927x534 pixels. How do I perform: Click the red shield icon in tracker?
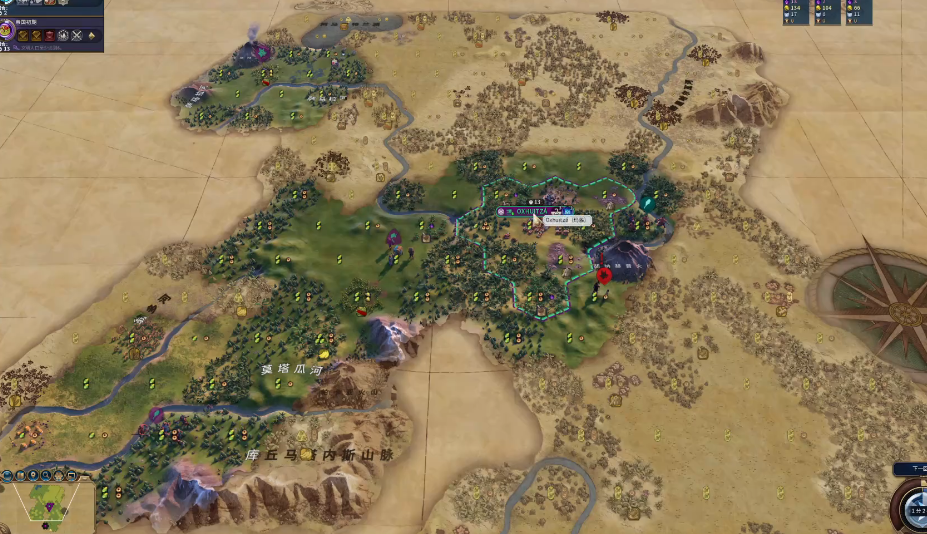[48, 35]
